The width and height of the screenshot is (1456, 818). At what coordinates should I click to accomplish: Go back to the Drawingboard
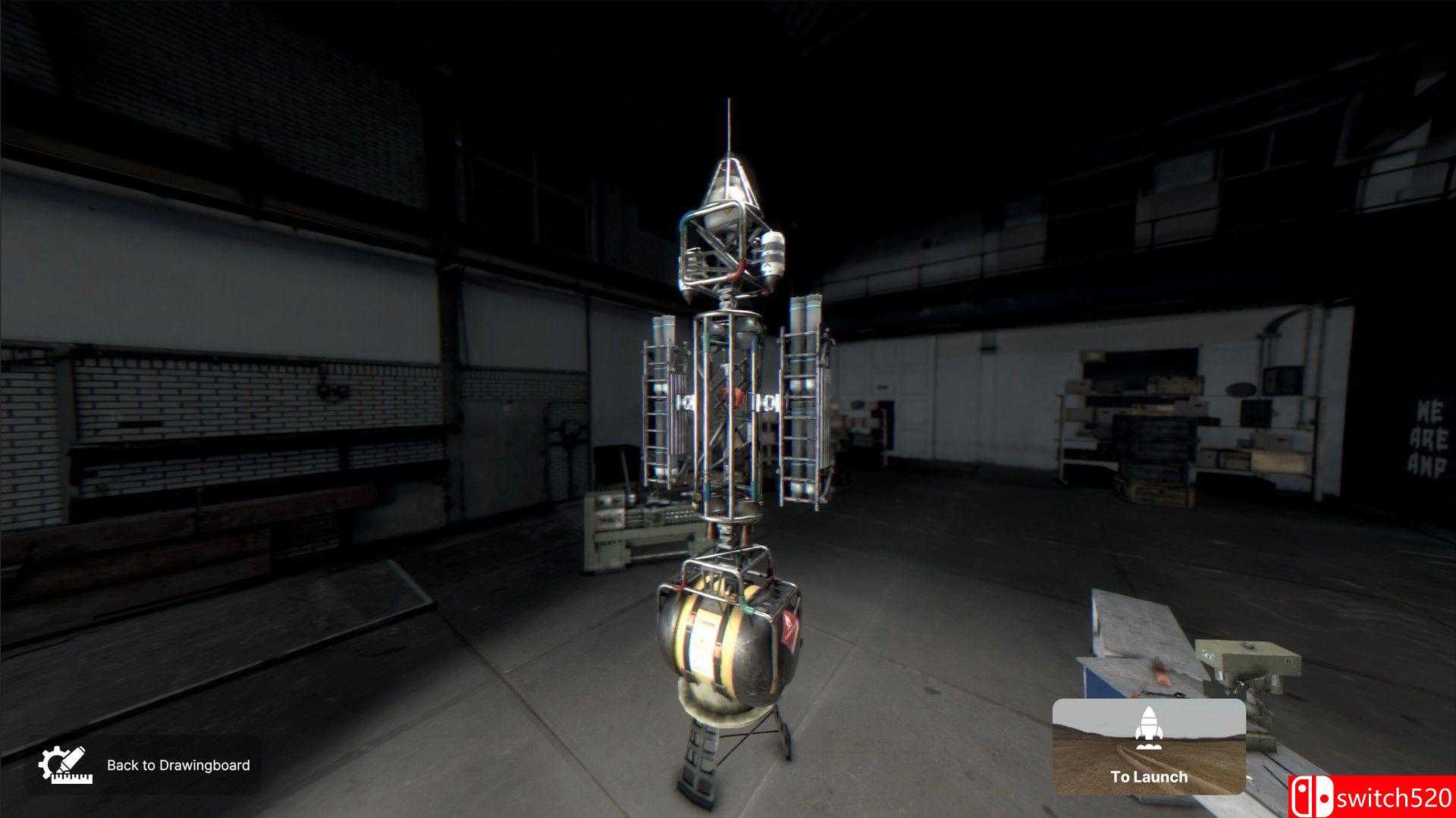[145, 765]
